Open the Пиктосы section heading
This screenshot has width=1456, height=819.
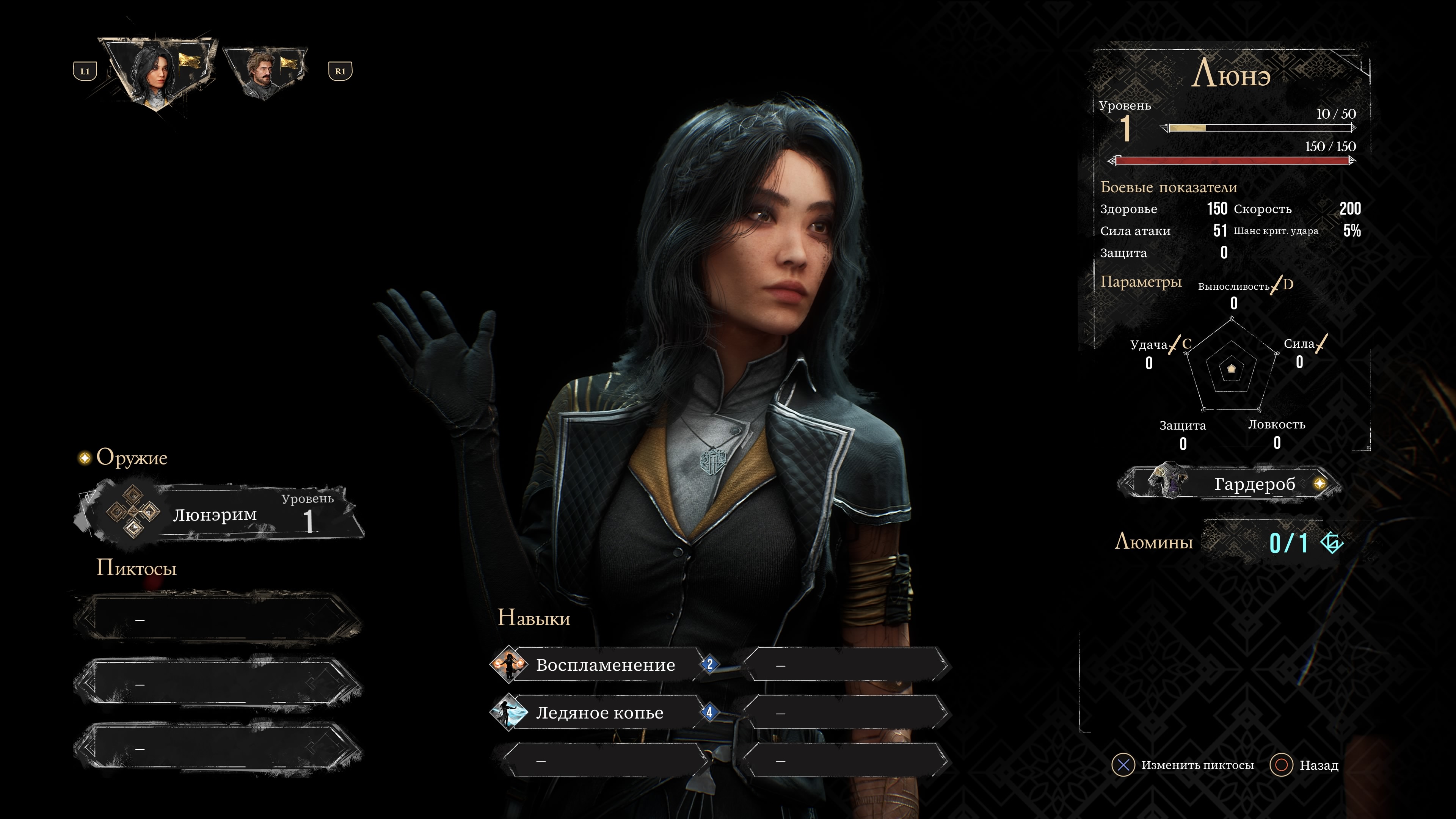pos(136,568)
